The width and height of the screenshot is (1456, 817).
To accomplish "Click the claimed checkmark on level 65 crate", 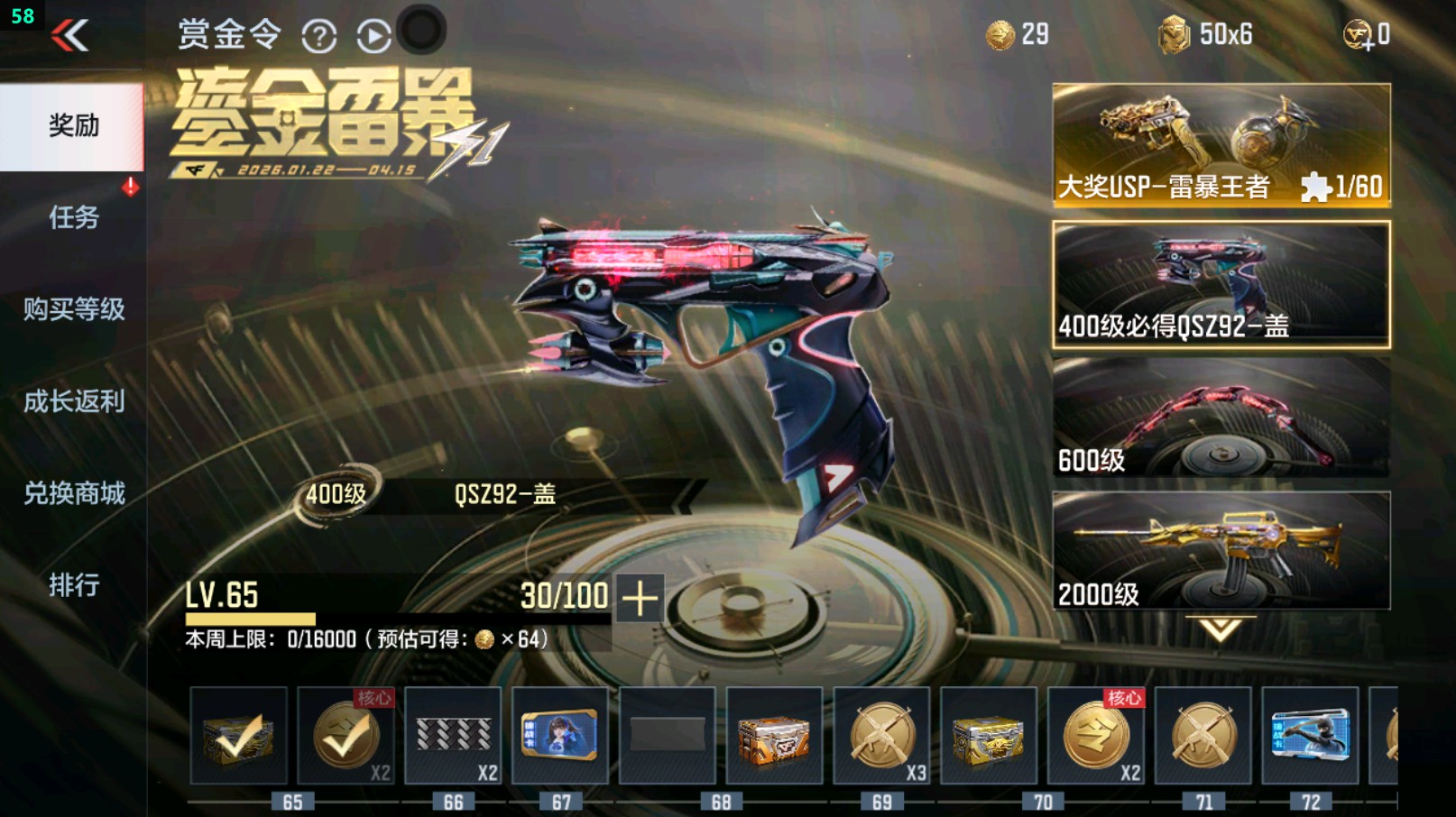I will click(240, 735).
